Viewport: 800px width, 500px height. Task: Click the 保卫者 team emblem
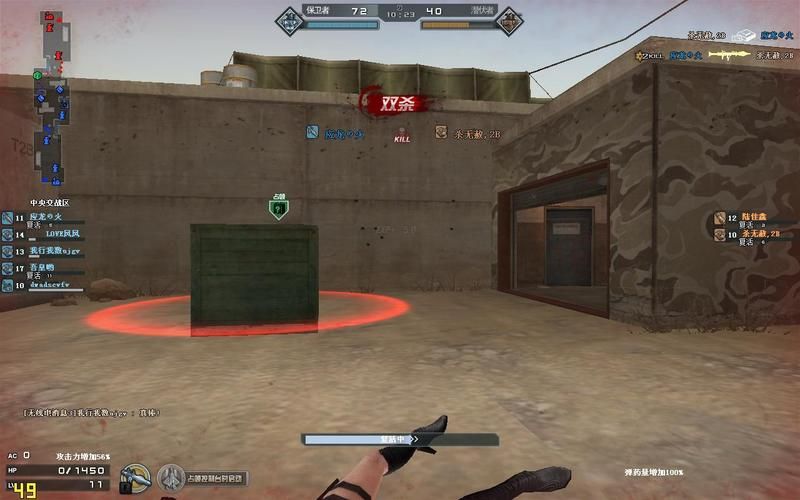289,18
